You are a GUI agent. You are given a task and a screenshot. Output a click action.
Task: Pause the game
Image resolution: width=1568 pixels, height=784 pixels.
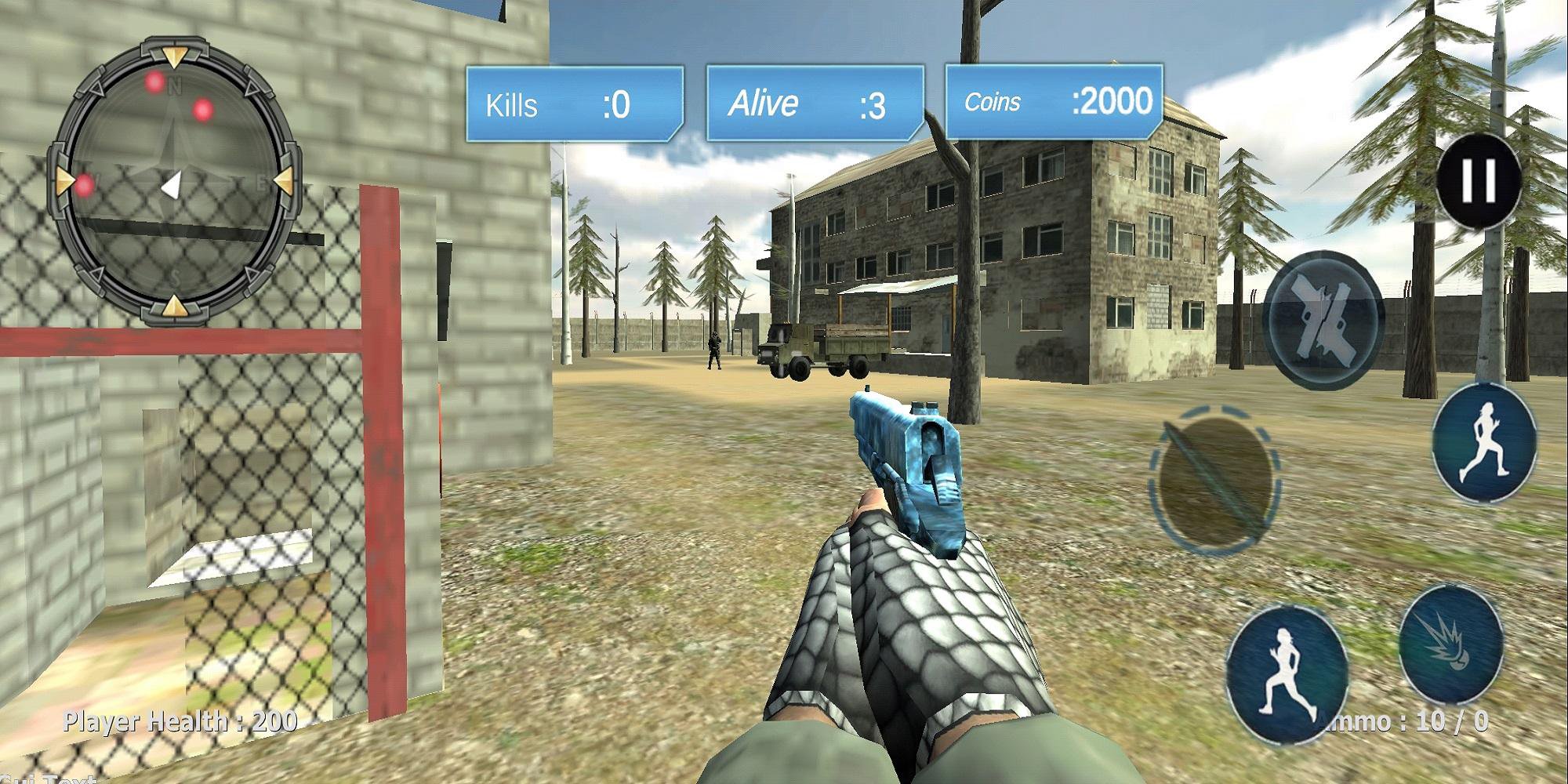click(x=1479, y=181)
